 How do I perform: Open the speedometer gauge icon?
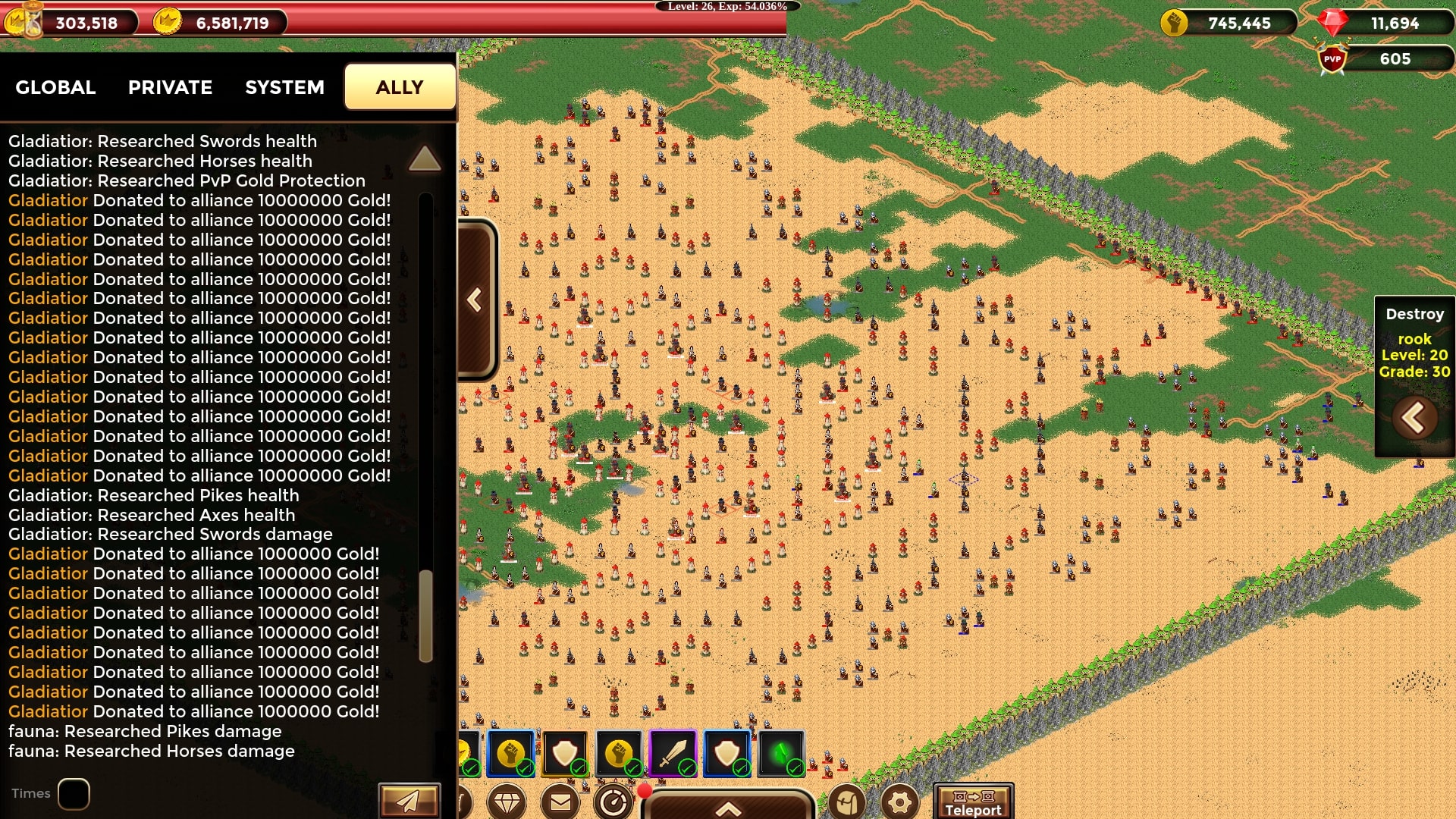pos(613,802)
